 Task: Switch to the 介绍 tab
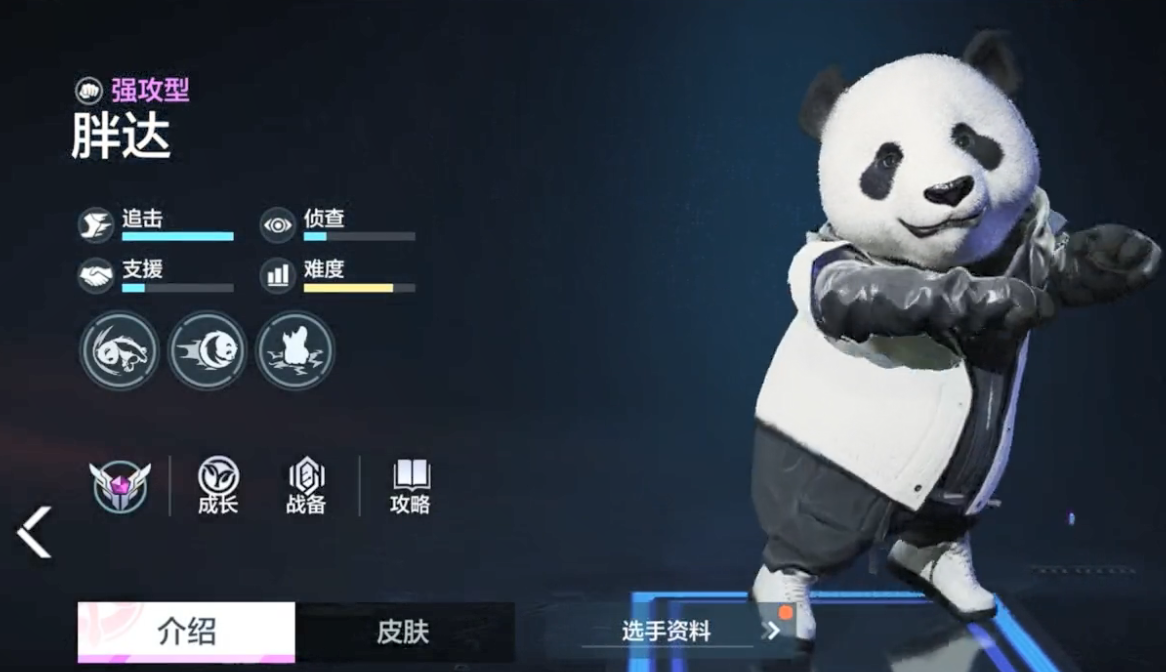point(186,631)
